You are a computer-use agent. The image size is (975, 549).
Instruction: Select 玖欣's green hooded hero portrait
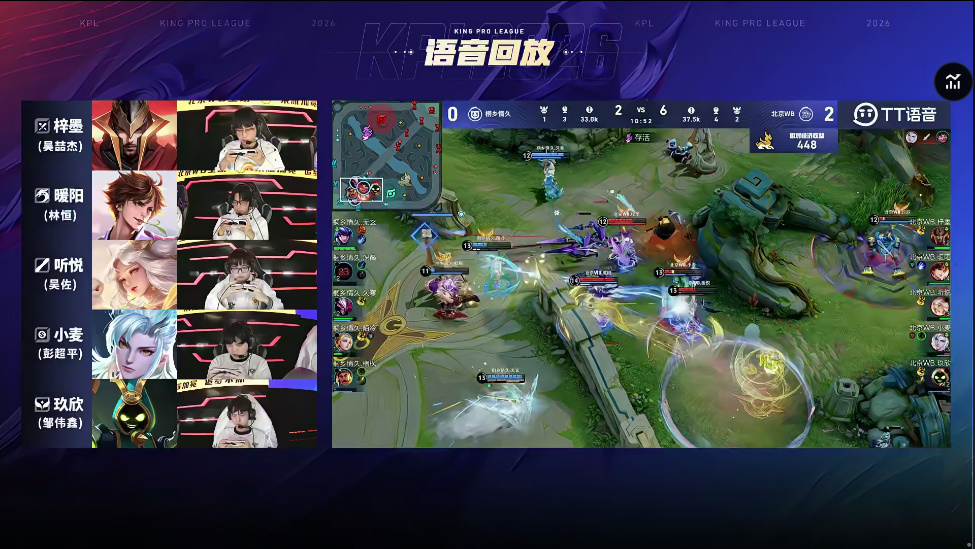coord(134,413)
